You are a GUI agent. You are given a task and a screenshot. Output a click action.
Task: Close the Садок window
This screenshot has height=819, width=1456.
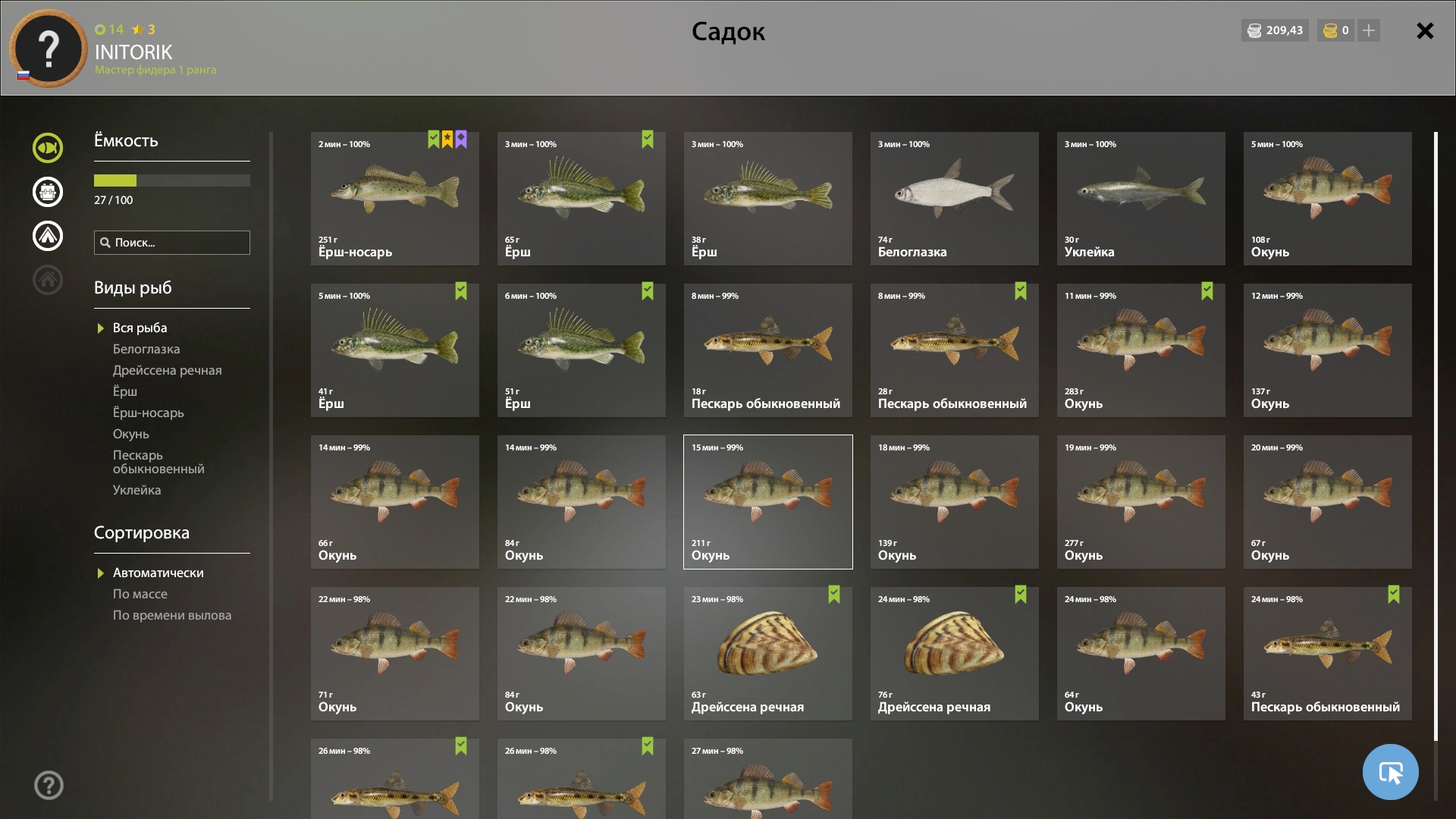point(1425,31)
